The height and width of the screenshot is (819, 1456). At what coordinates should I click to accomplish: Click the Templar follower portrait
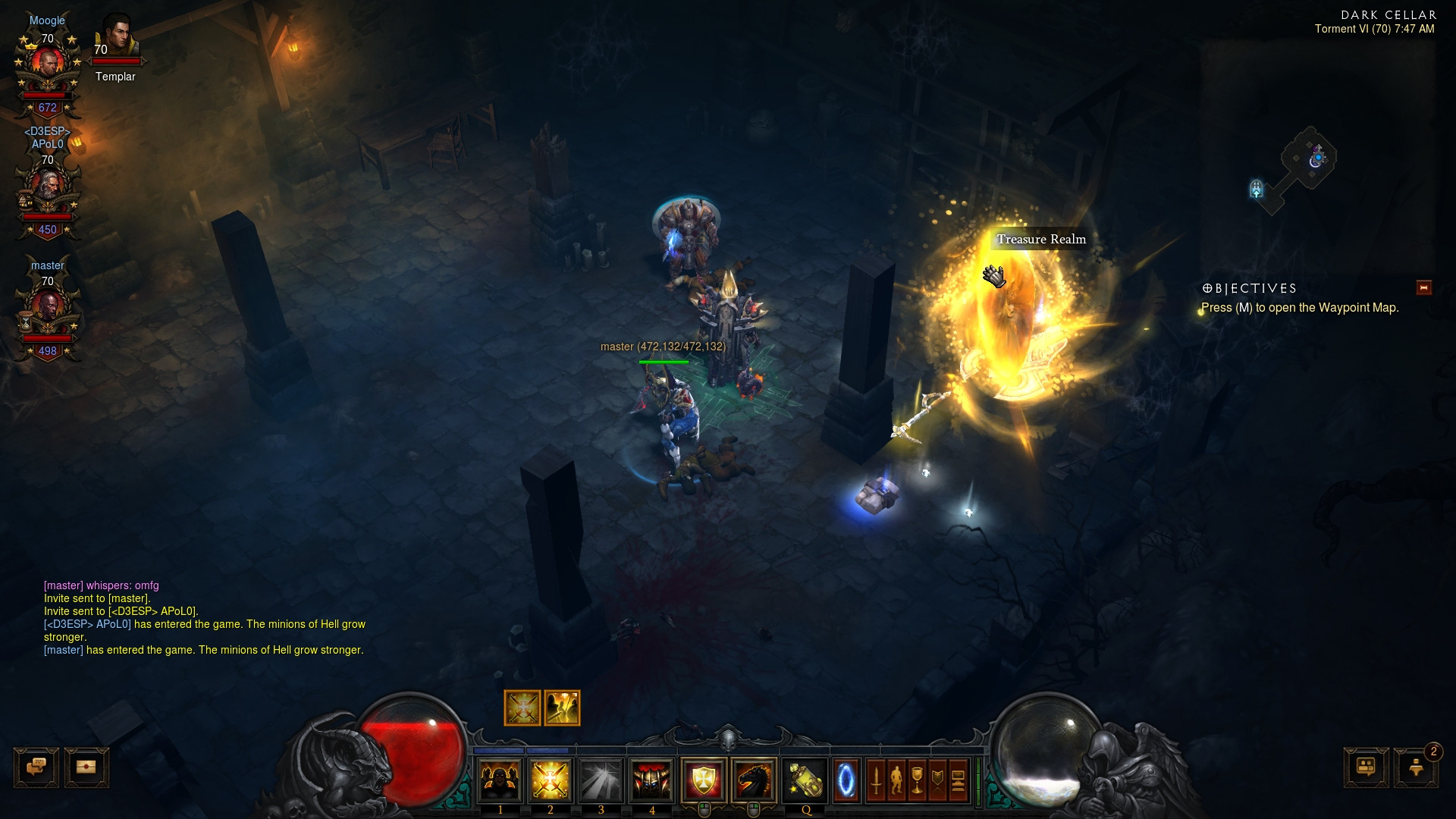click(118, 36)
